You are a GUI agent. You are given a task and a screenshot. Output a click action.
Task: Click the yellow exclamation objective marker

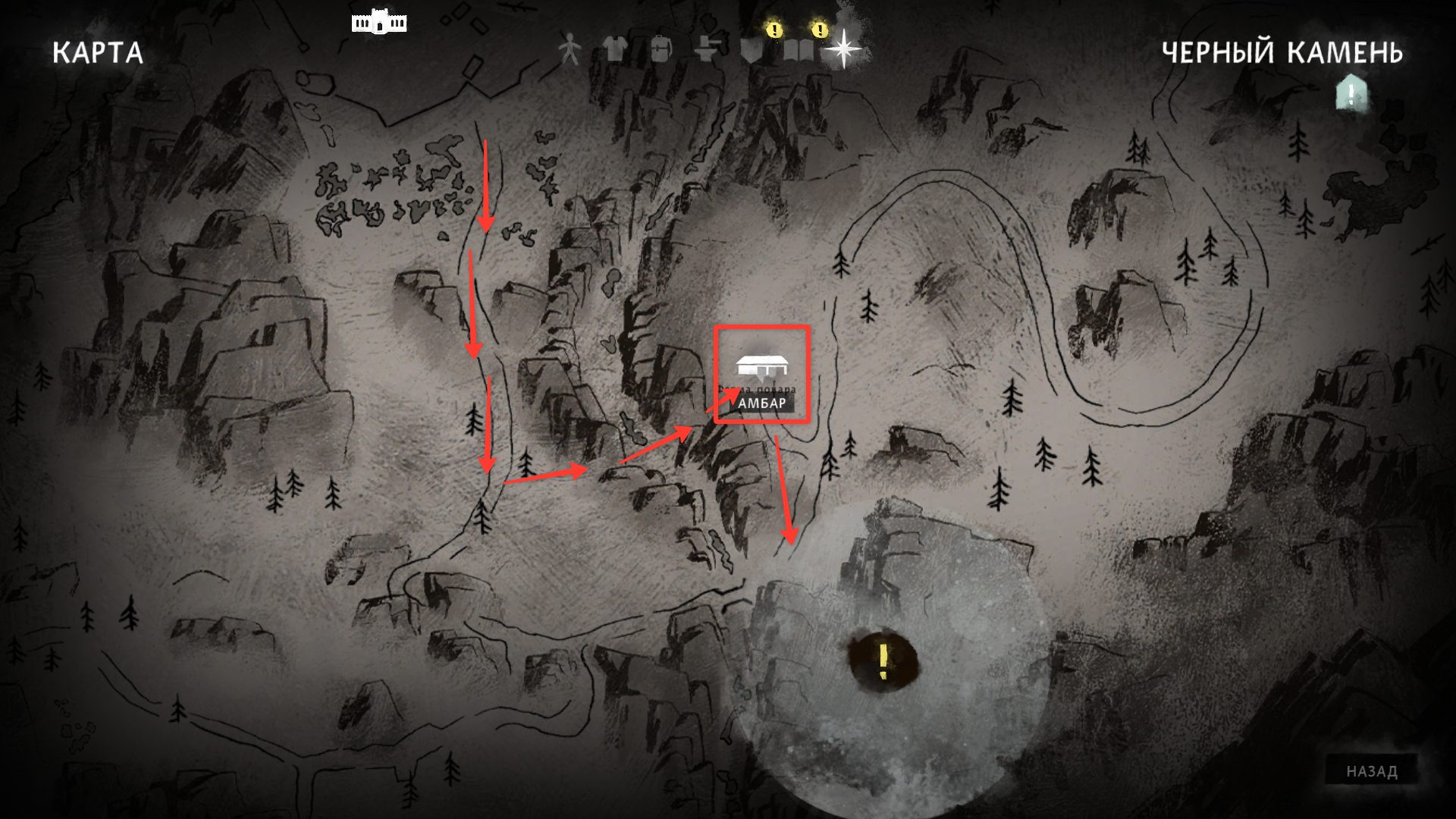coord(883,661)
